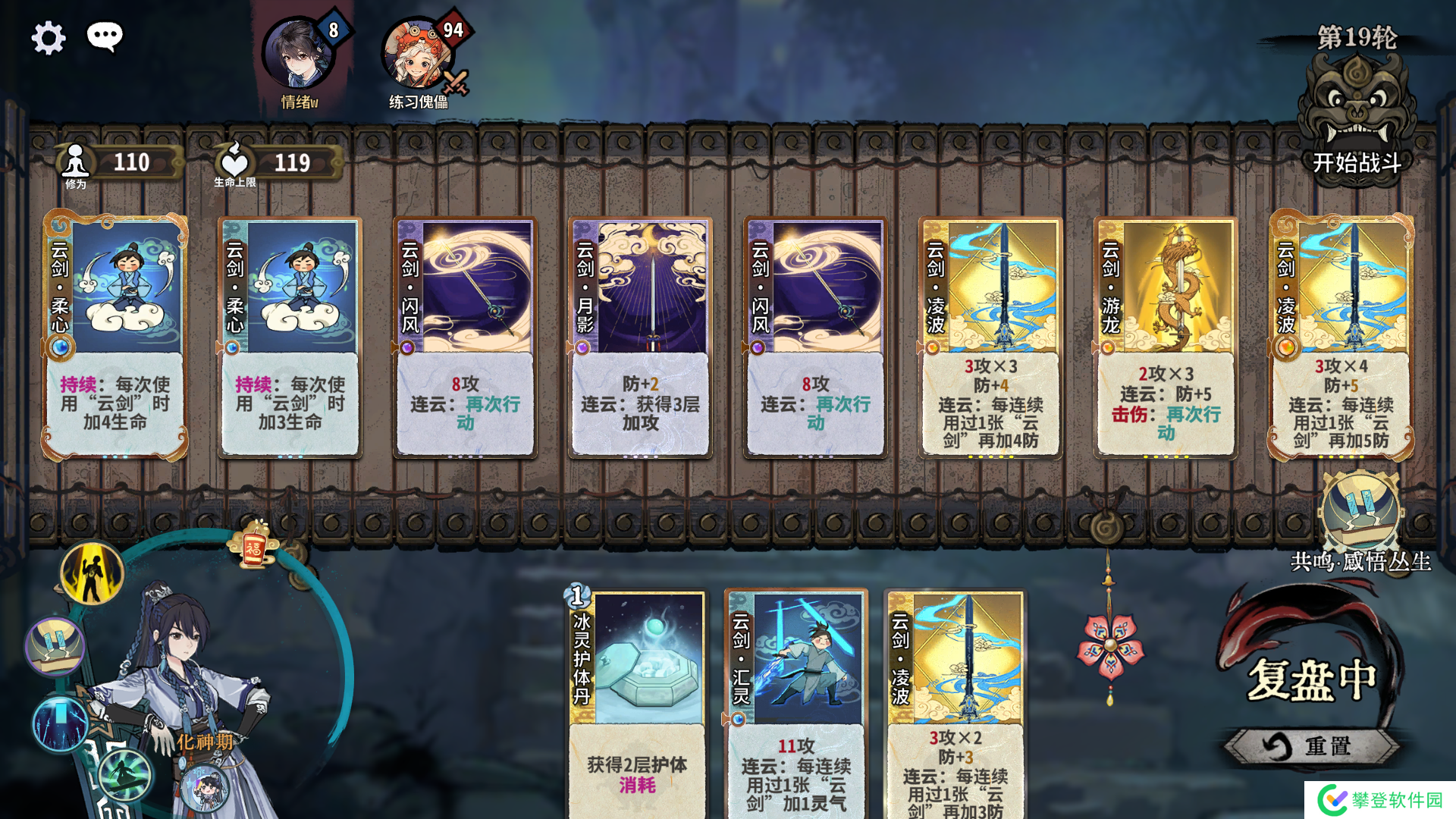Image resolution: width=1456 pixels, height=819 pixels.
Task: Select the 云剑·柔心 card adding 4 life
Action: tap(115, 337)
